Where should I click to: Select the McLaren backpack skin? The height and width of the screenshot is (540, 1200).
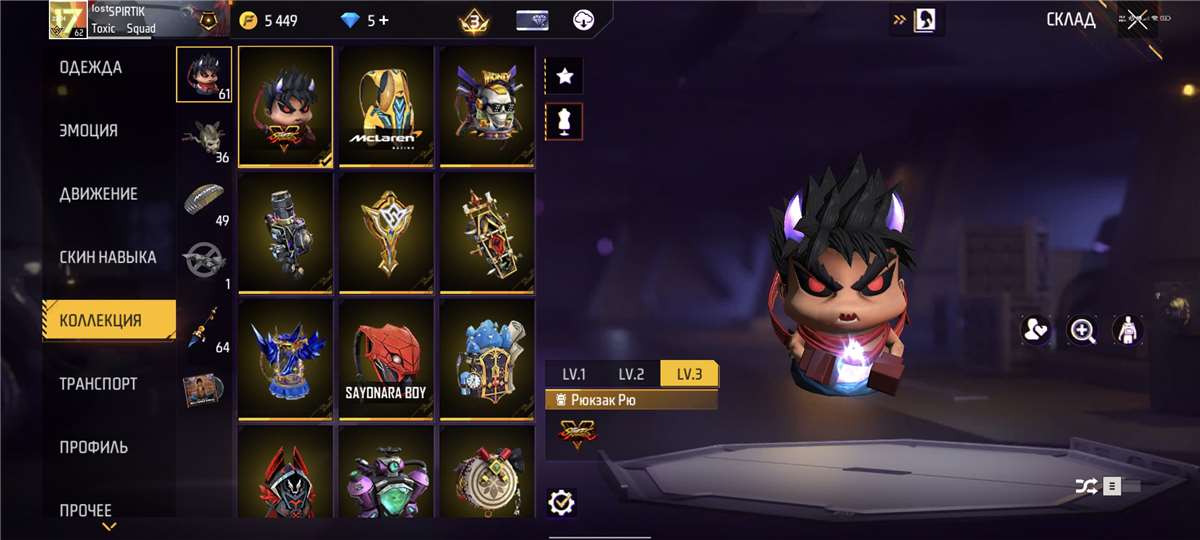pyautogui.click(x=386, y=106)
